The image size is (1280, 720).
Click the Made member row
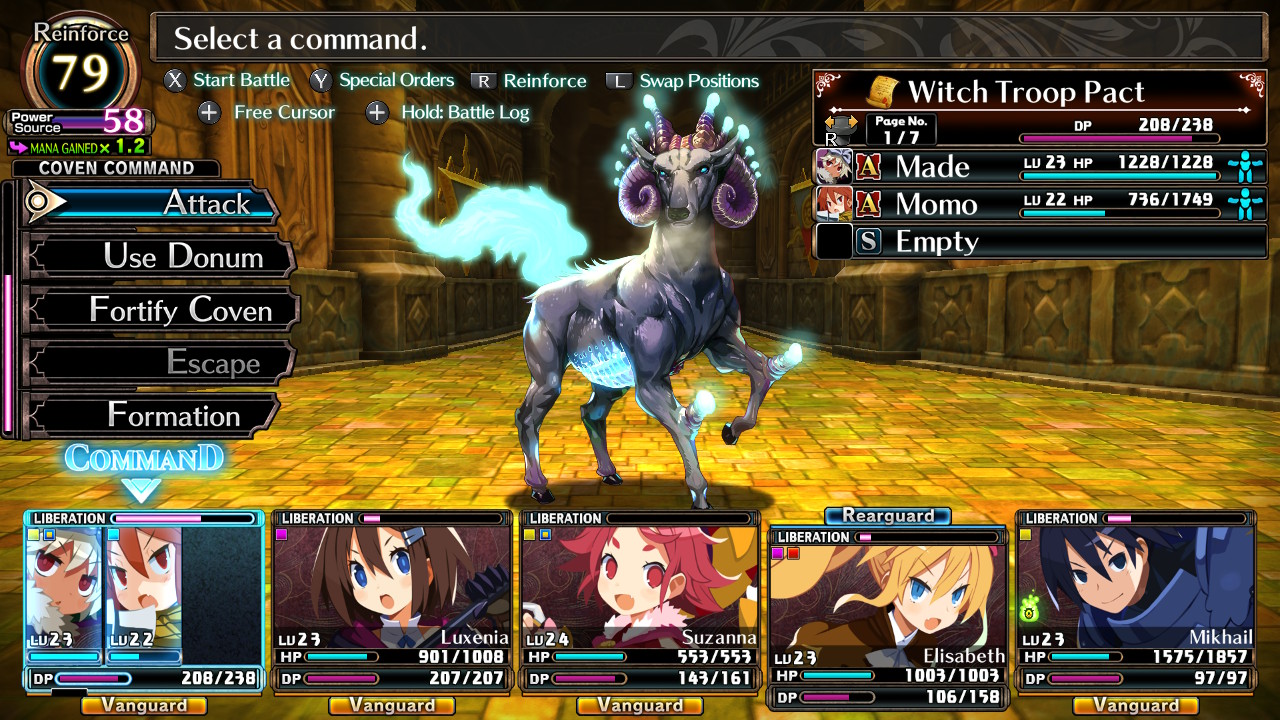(1040, 166)
